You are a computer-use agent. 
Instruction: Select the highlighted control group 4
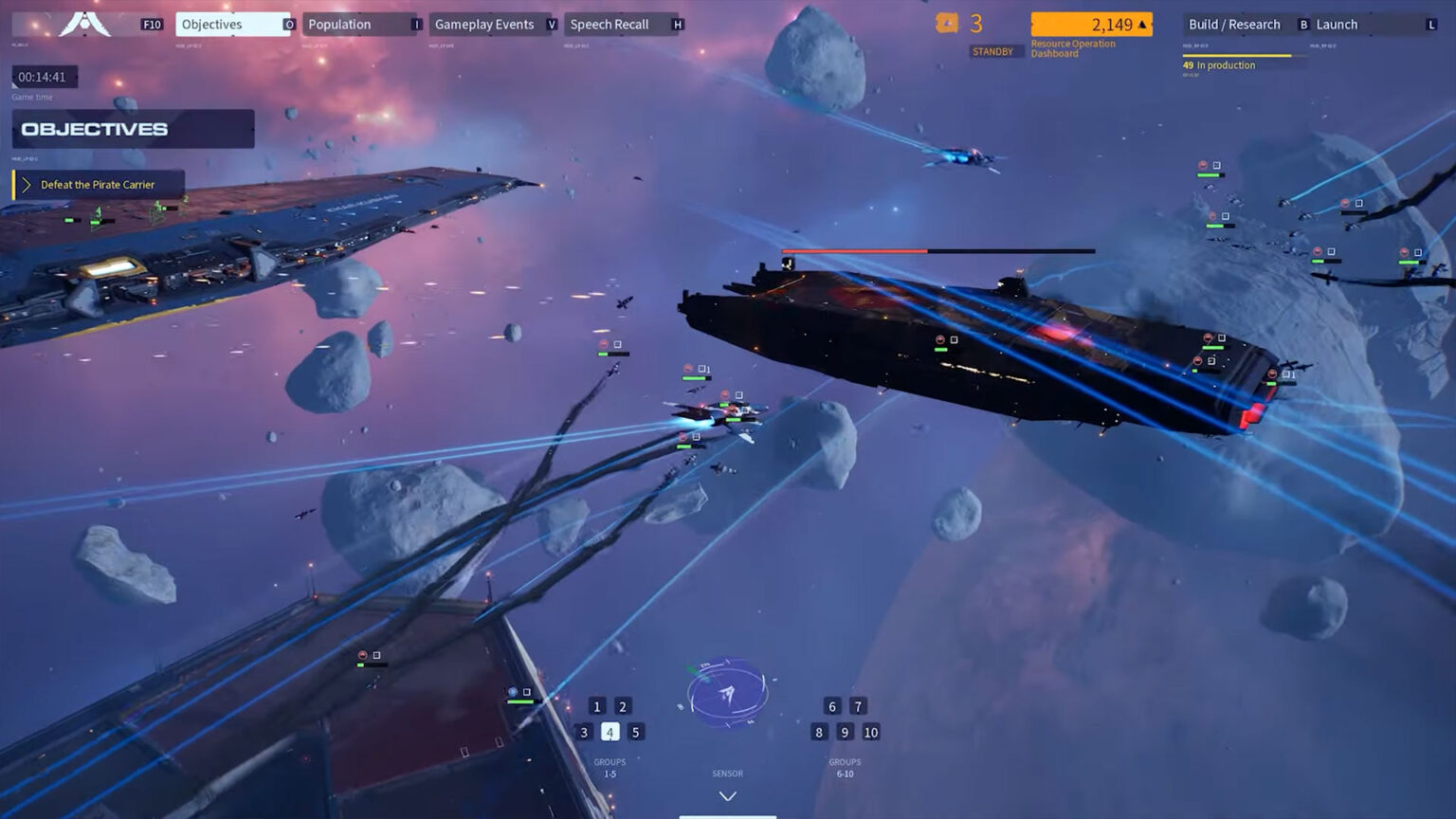click(610, 732)
